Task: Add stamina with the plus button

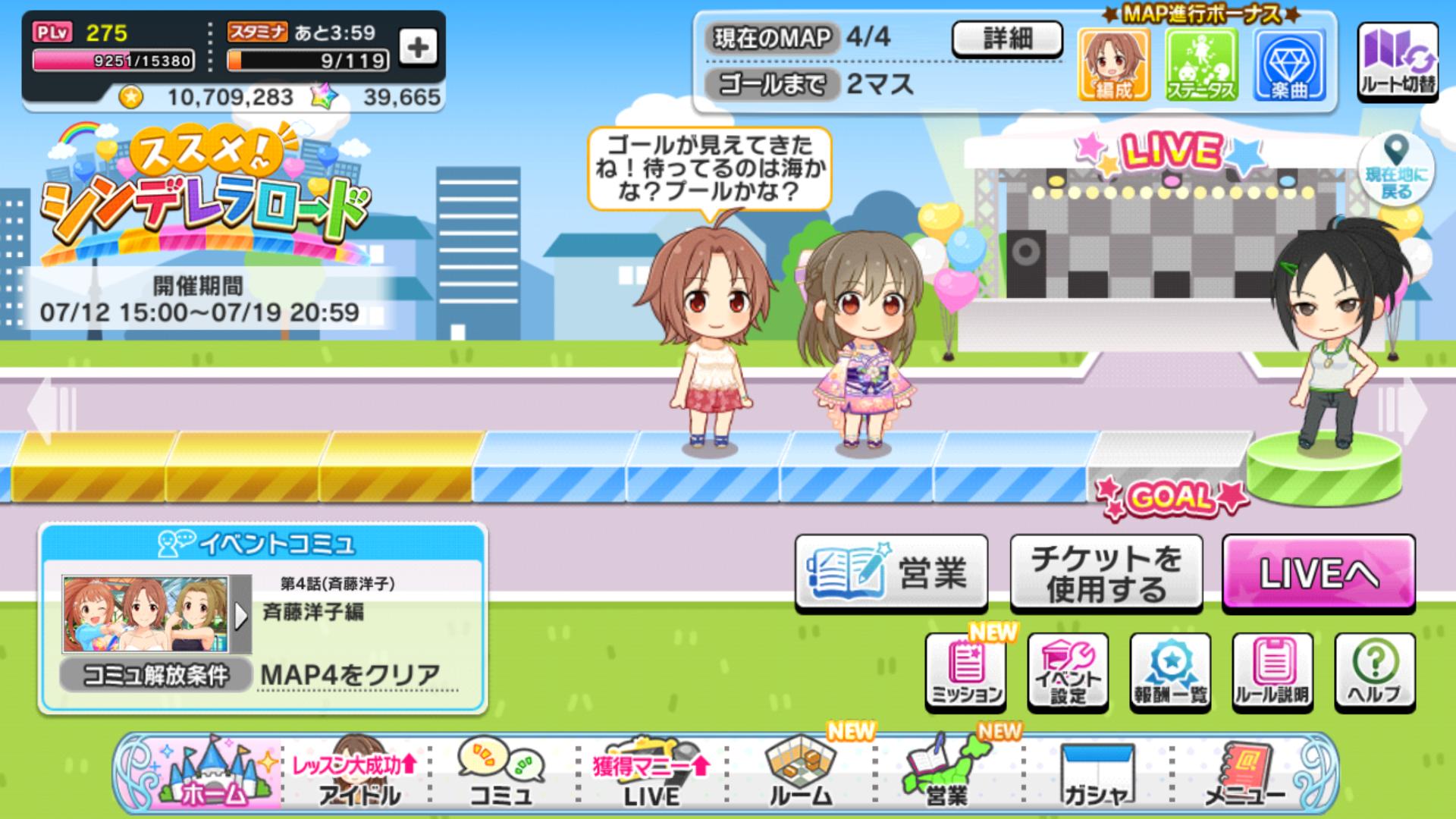Action: [418, 49]
